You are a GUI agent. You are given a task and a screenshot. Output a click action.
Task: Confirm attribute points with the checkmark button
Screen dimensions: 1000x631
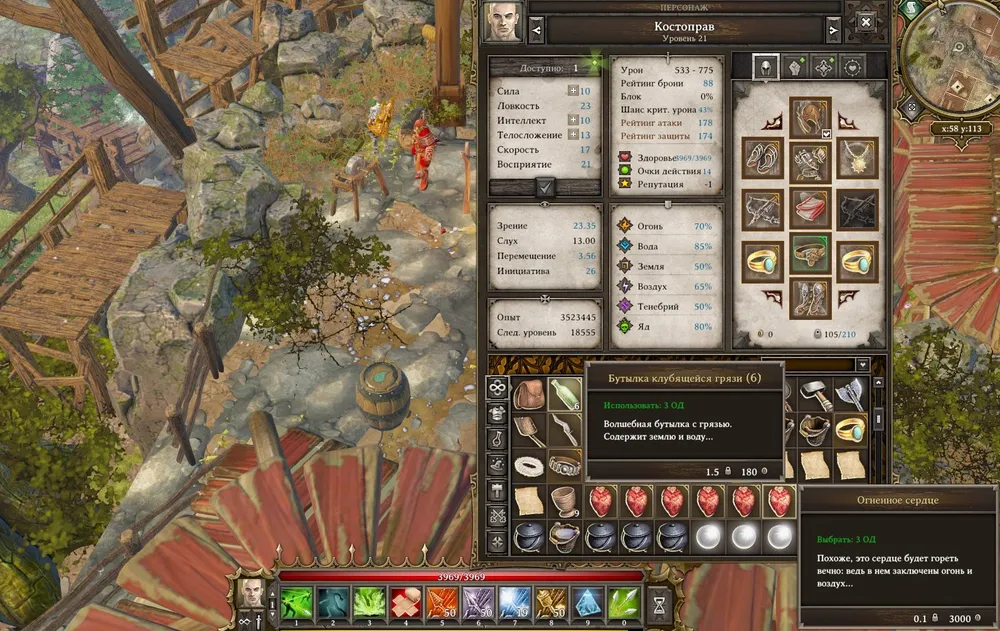point(545,186)
